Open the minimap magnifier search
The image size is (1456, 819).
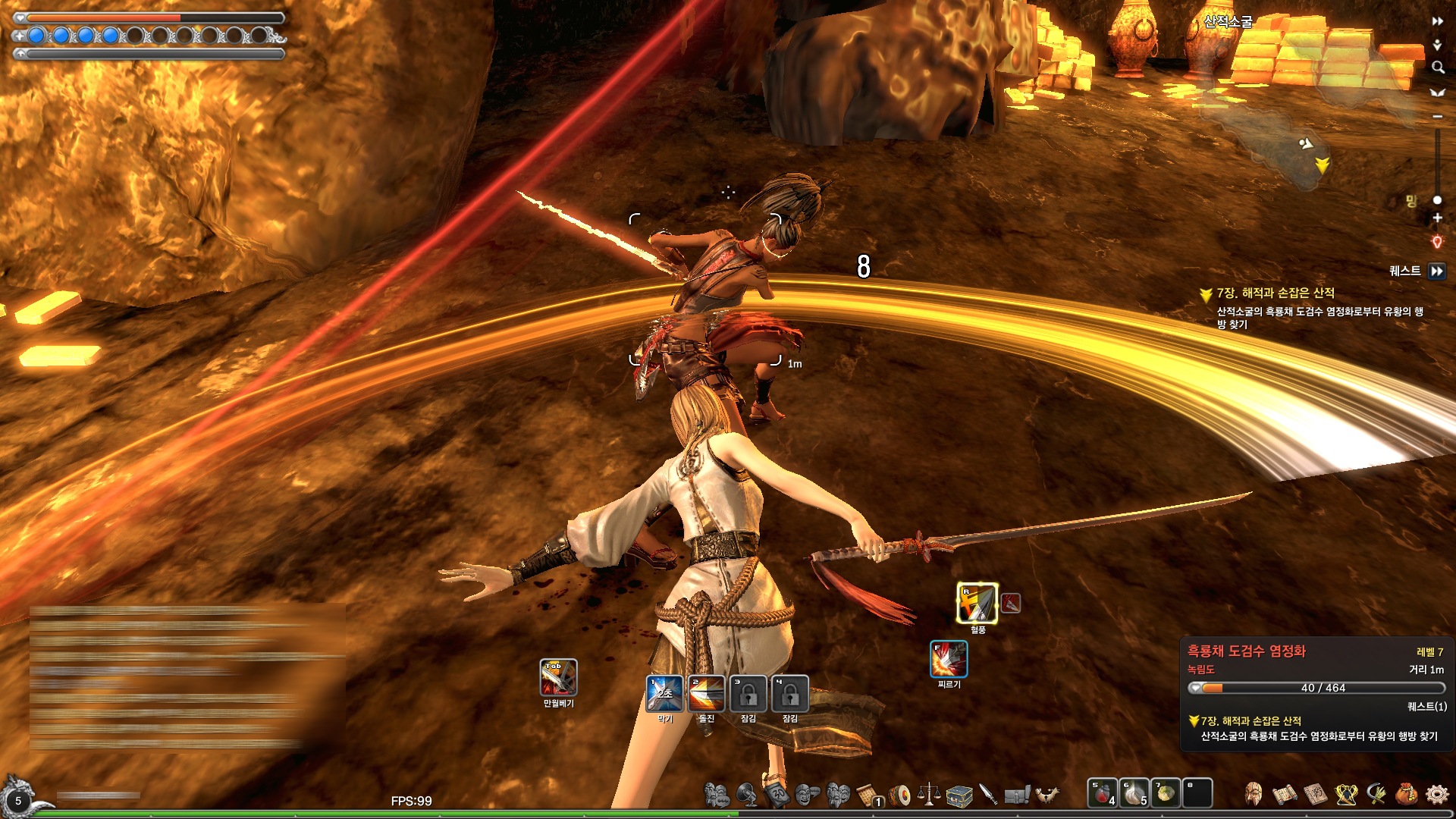point(1437,67)
